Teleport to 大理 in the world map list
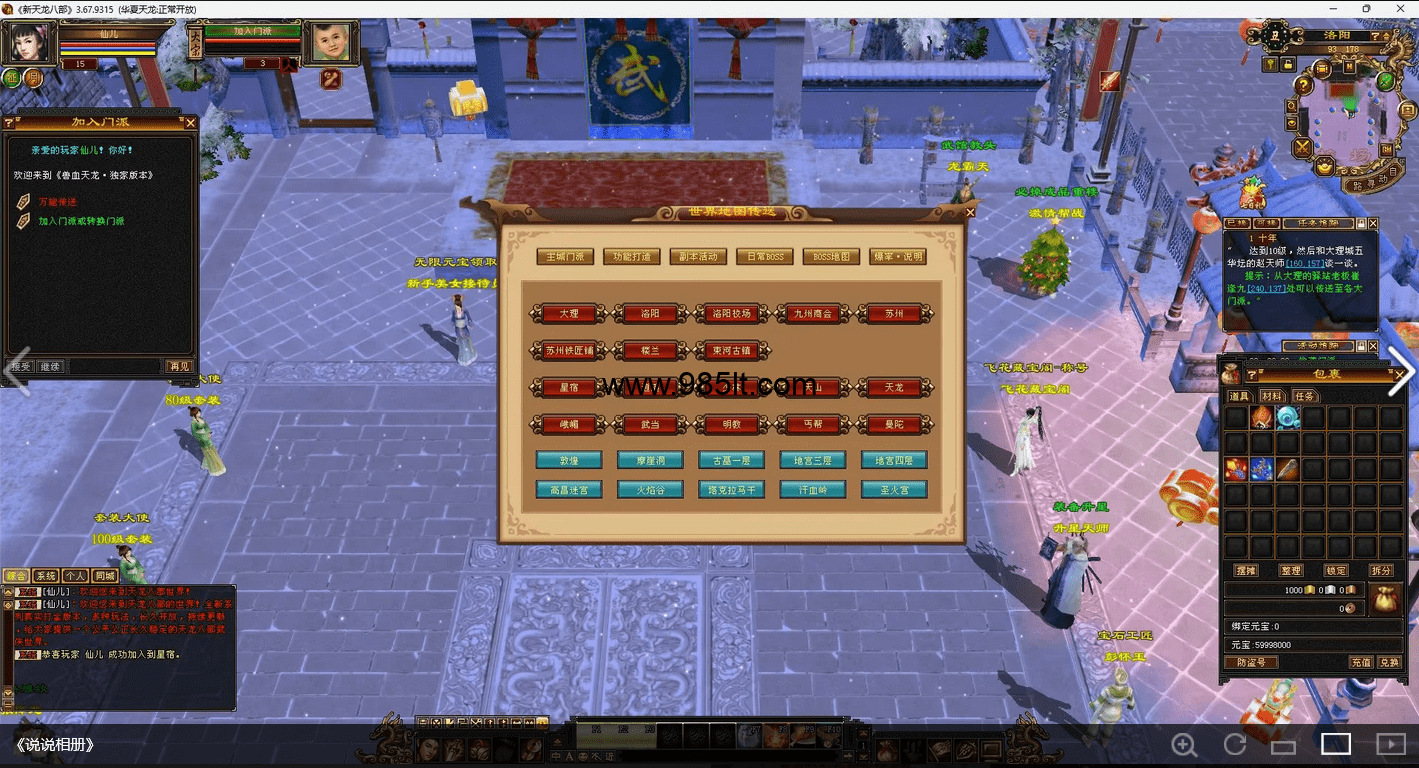 569,314
